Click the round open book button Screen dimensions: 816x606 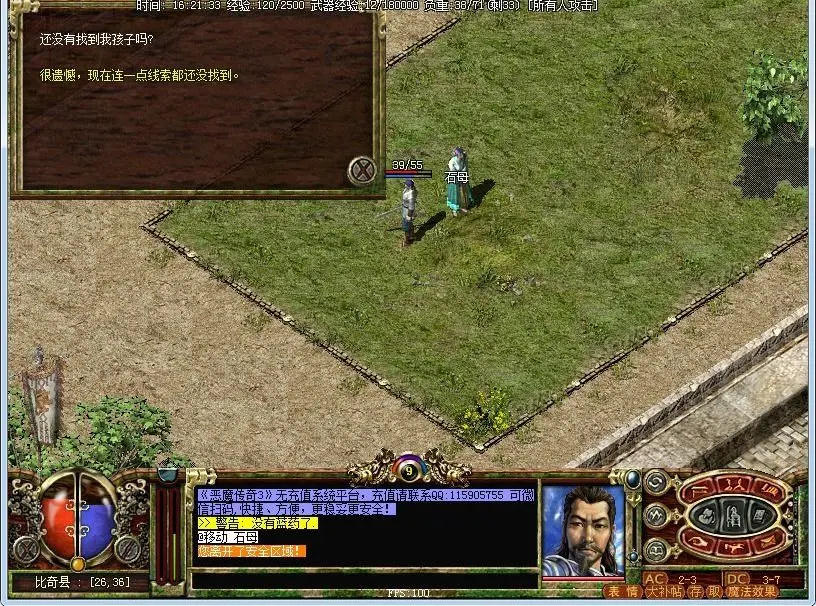coord(656,549)
